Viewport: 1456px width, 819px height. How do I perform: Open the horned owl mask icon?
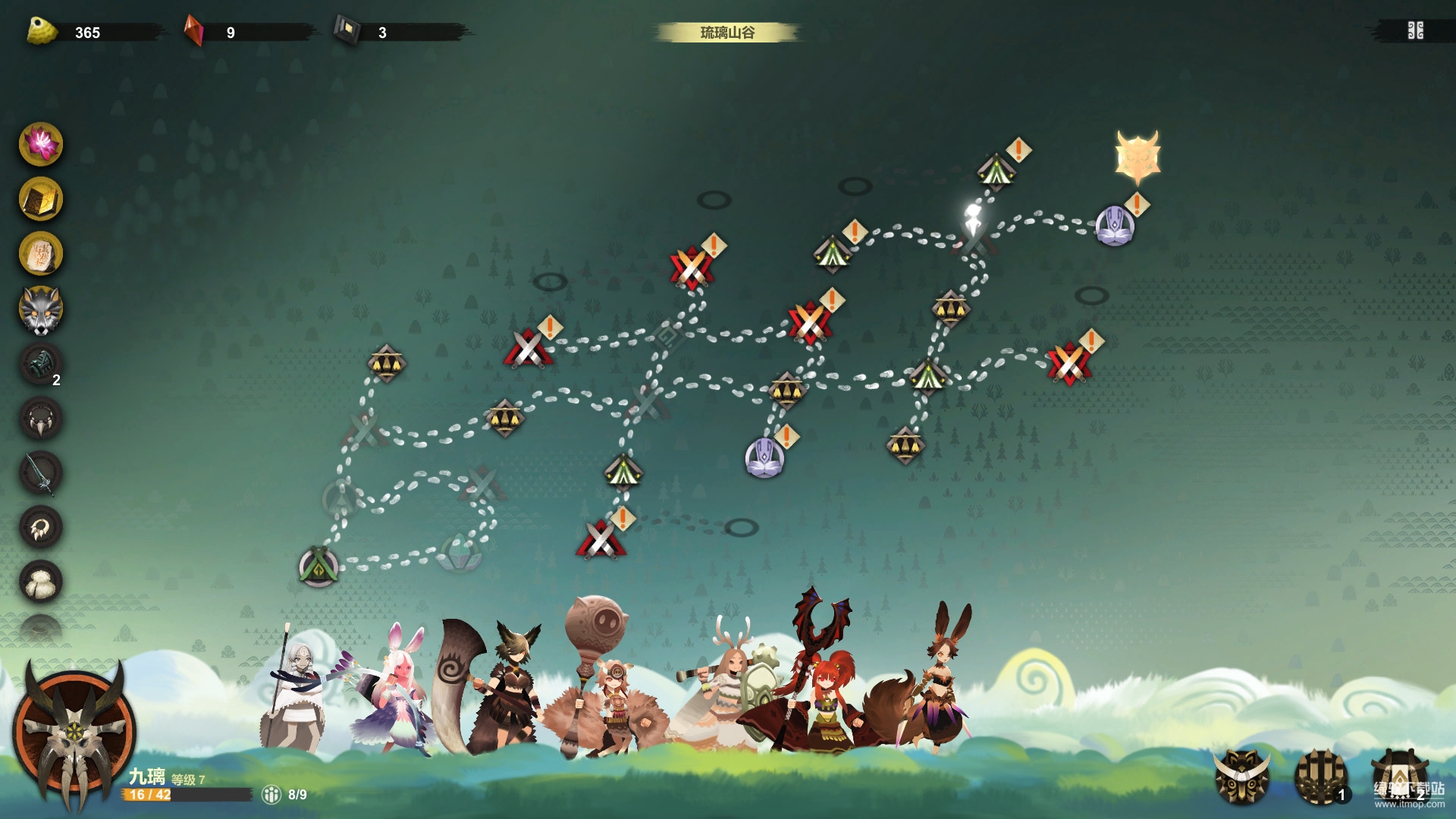click(1241, 777)
